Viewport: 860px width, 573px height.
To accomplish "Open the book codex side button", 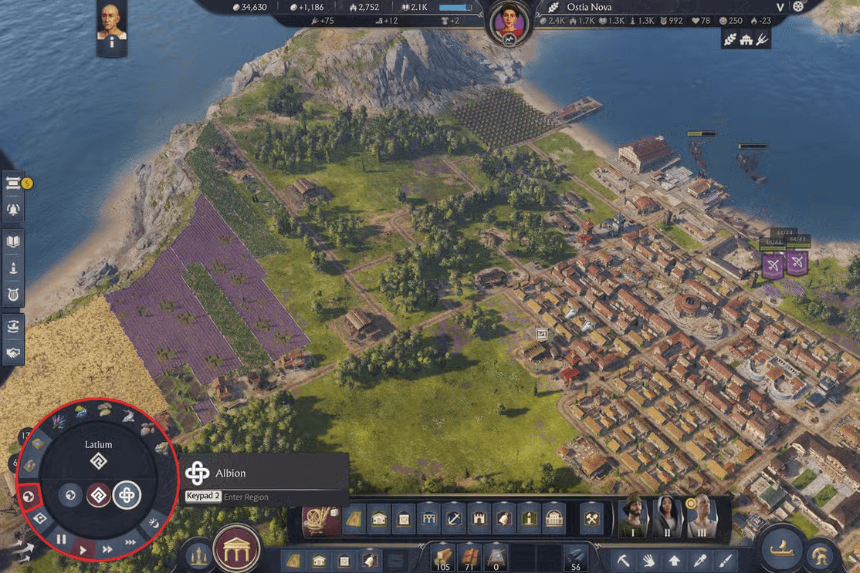I will tap(14, 241).
